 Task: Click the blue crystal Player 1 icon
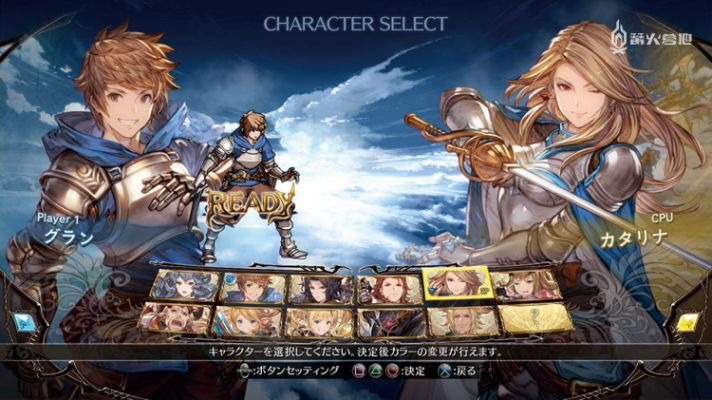coord(22,321)
